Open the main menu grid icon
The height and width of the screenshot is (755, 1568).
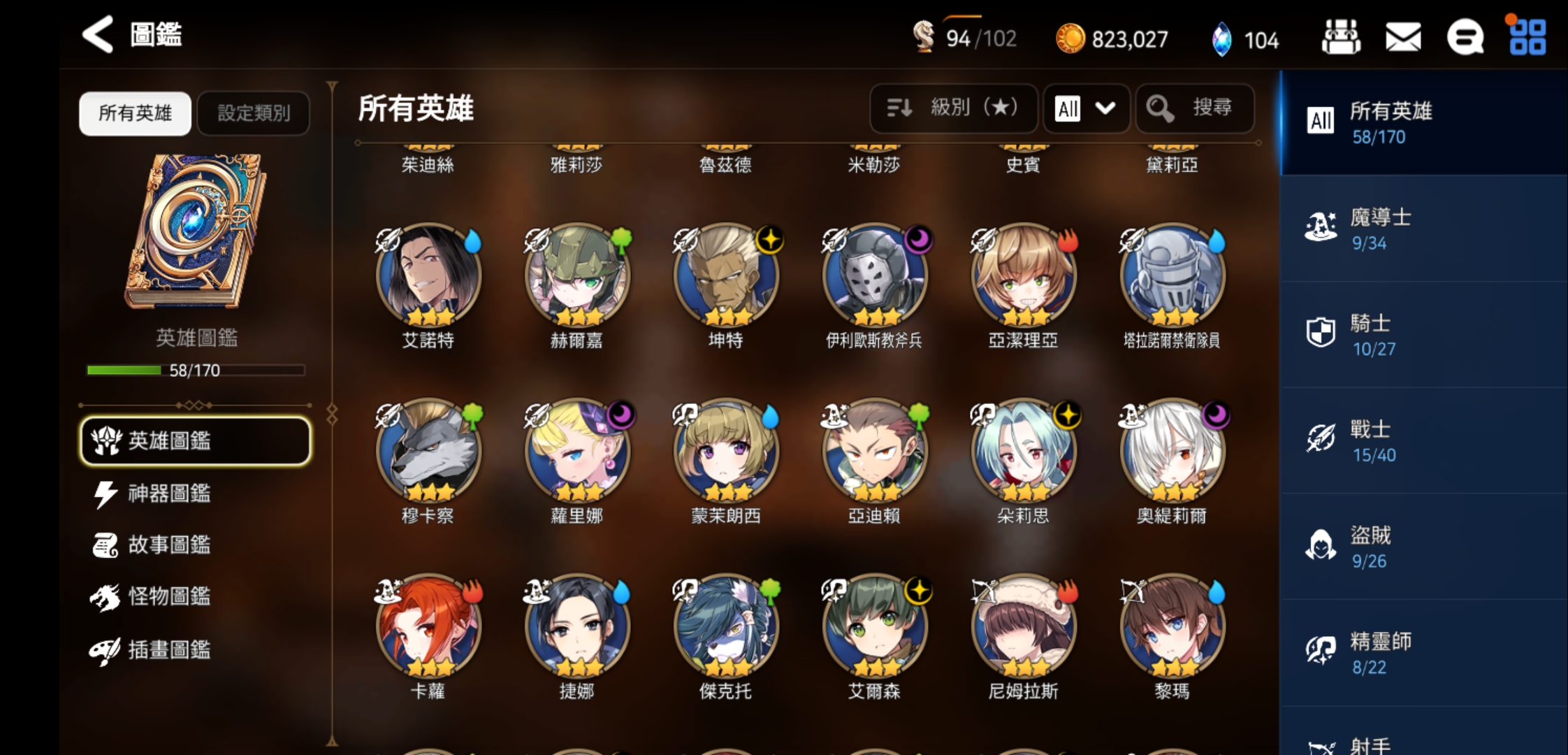1527,38
